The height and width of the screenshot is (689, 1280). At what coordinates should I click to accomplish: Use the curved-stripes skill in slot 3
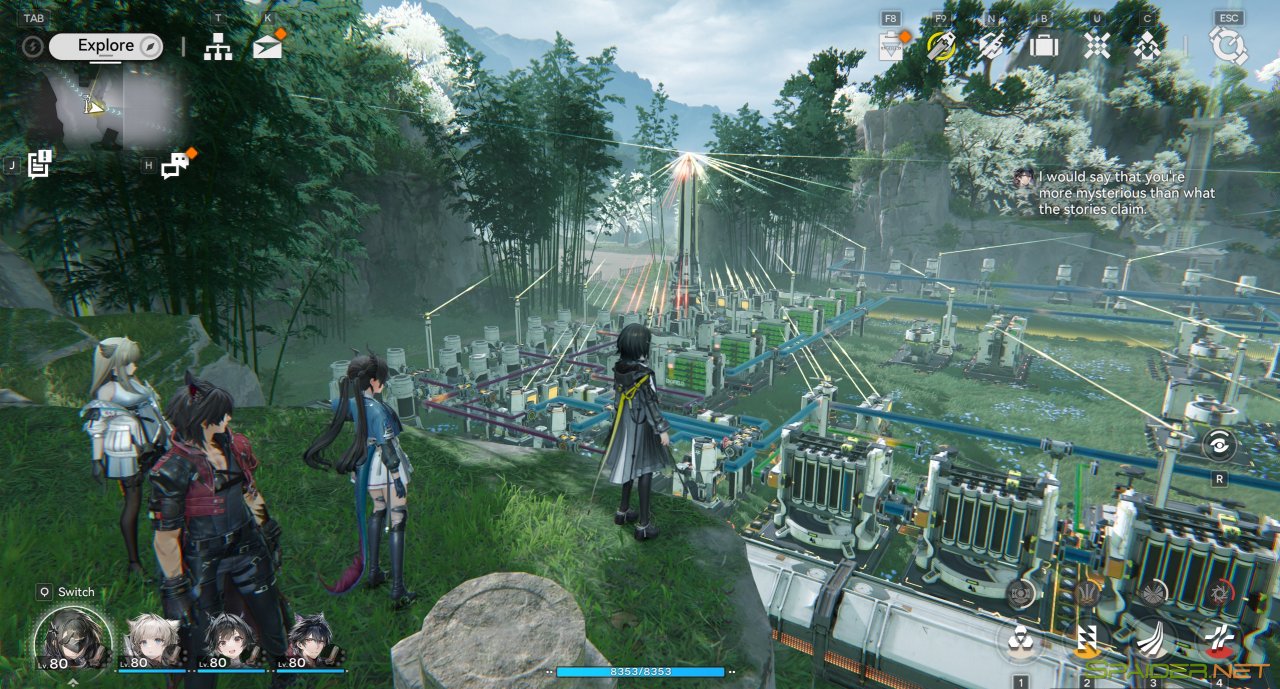pyautogui.click(x=1152, y=640)
